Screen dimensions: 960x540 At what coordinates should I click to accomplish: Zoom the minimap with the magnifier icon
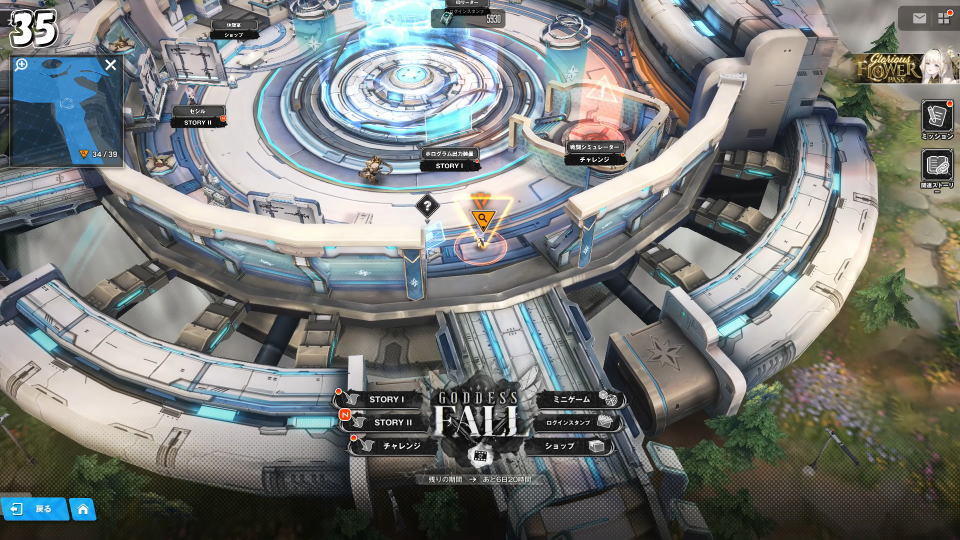click(x=21, y=65)
